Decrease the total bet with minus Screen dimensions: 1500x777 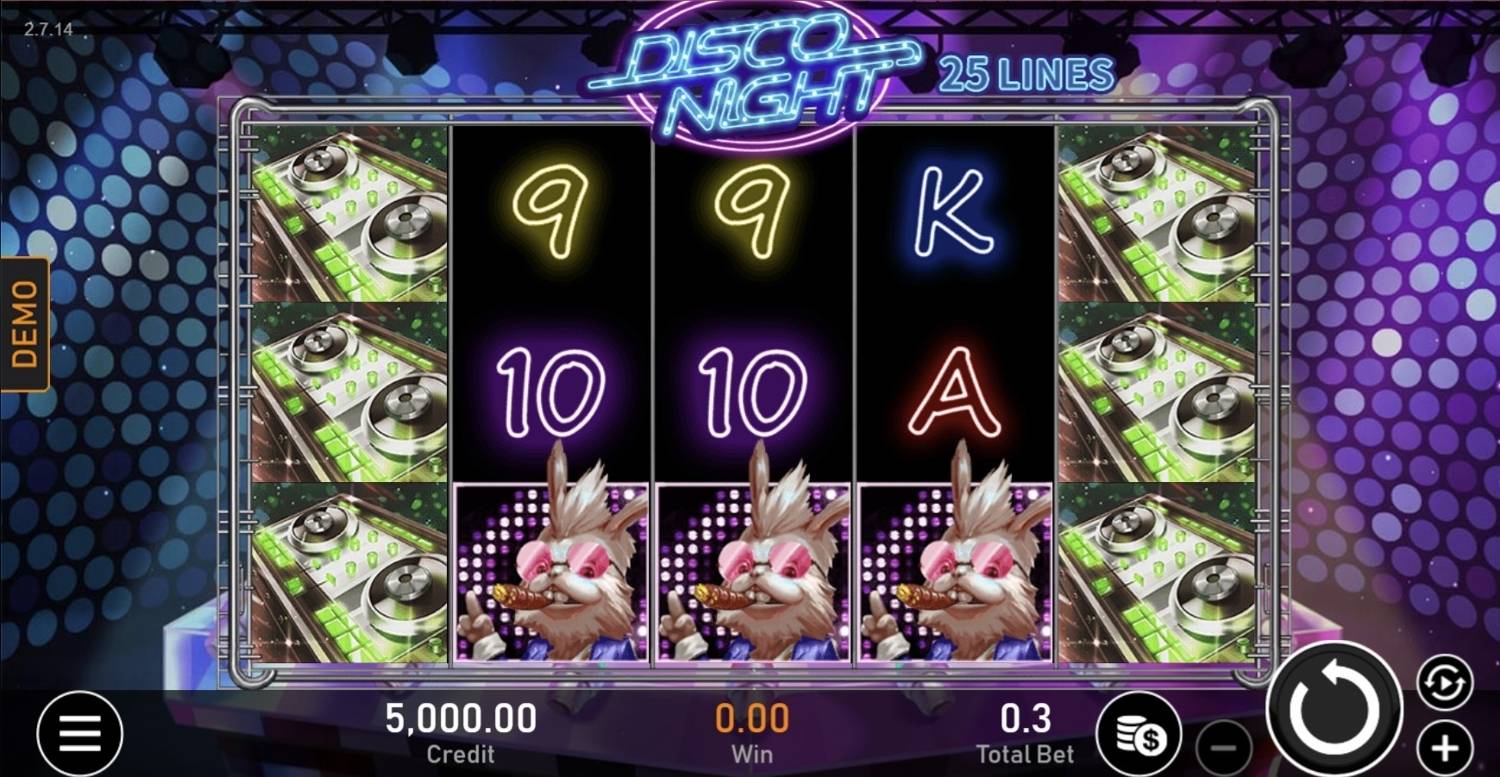pyautogui.click(x=1224, y=748)
